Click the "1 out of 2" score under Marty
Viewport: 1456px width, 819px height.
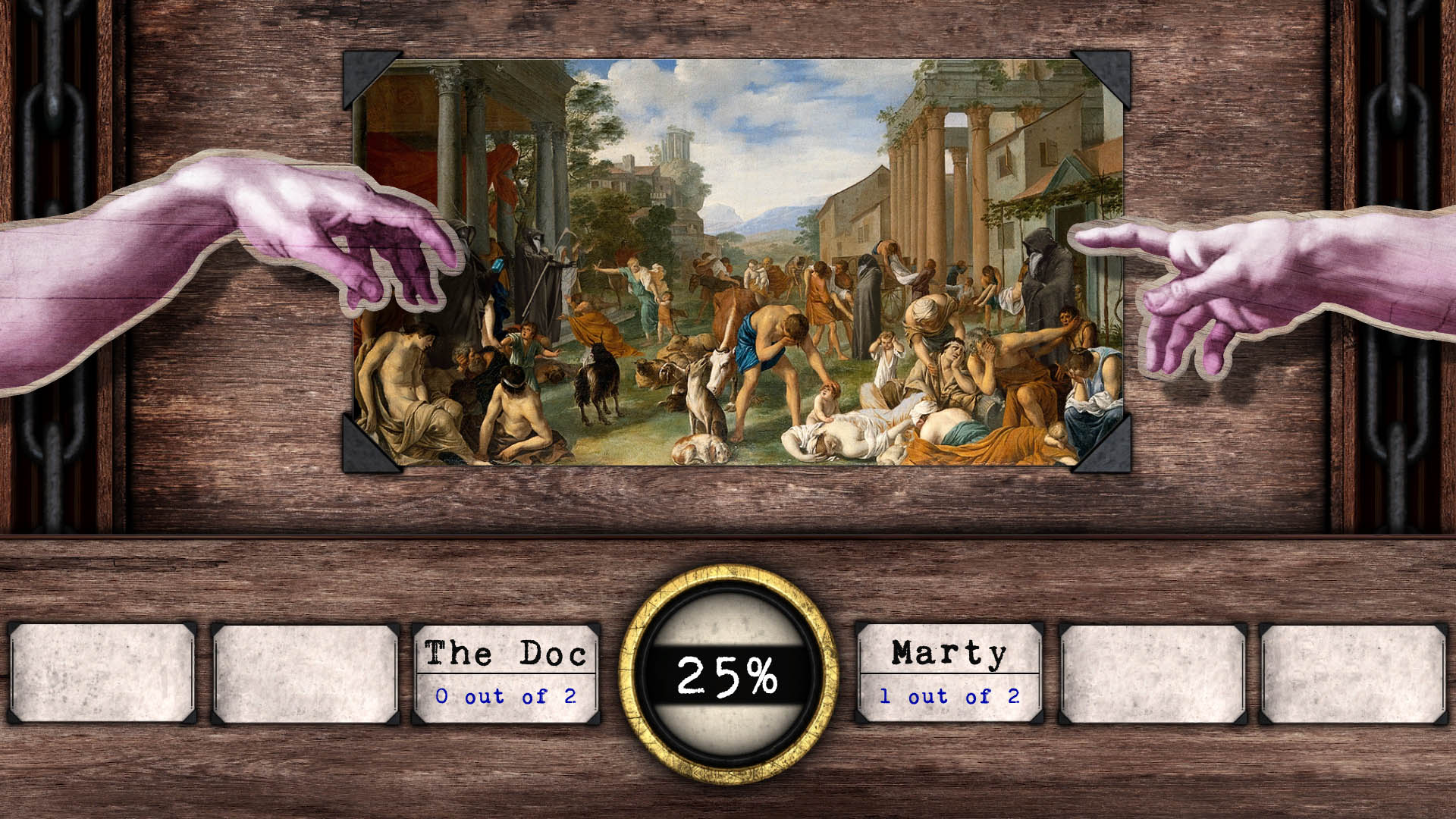coord(947,695)
